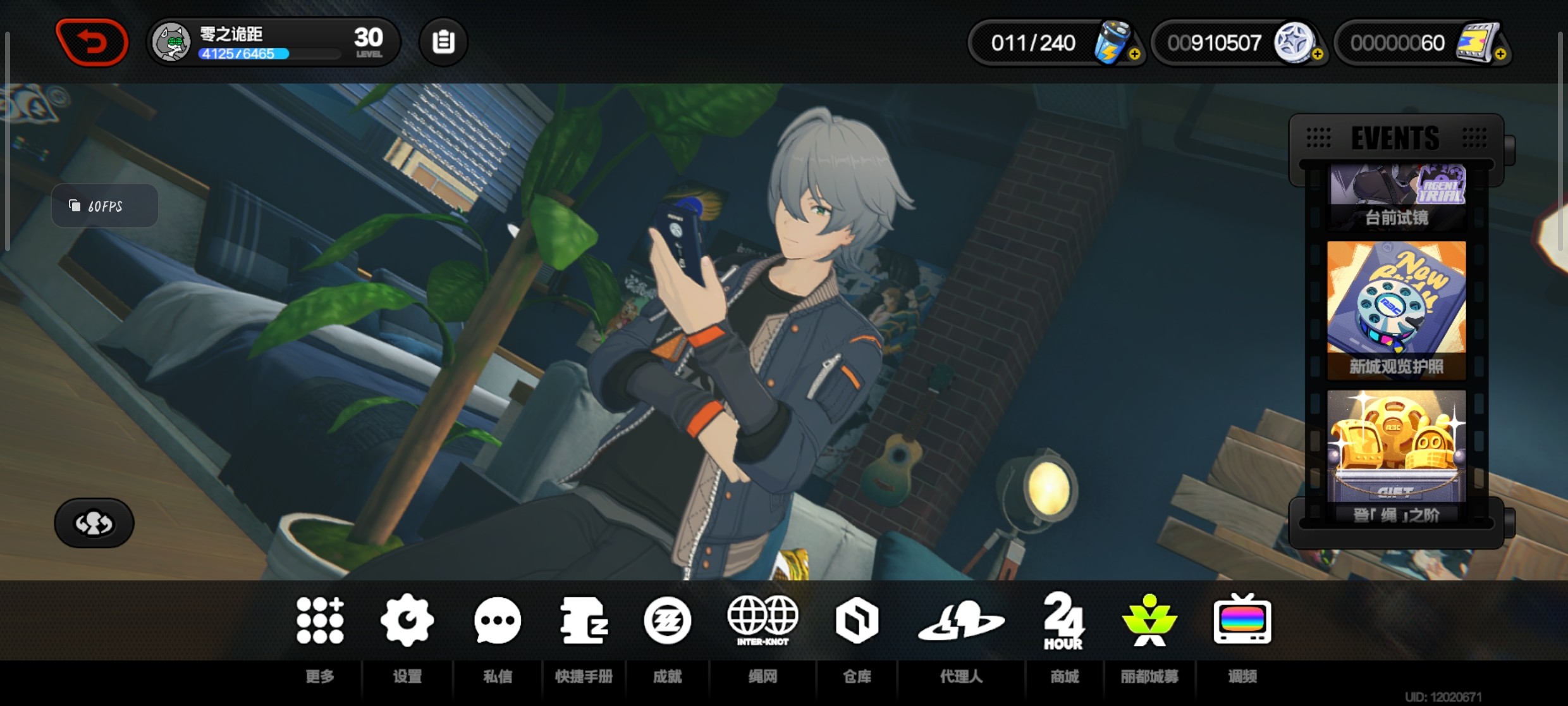
Task: Click the red back arrow button
Action: click(92, 42)
